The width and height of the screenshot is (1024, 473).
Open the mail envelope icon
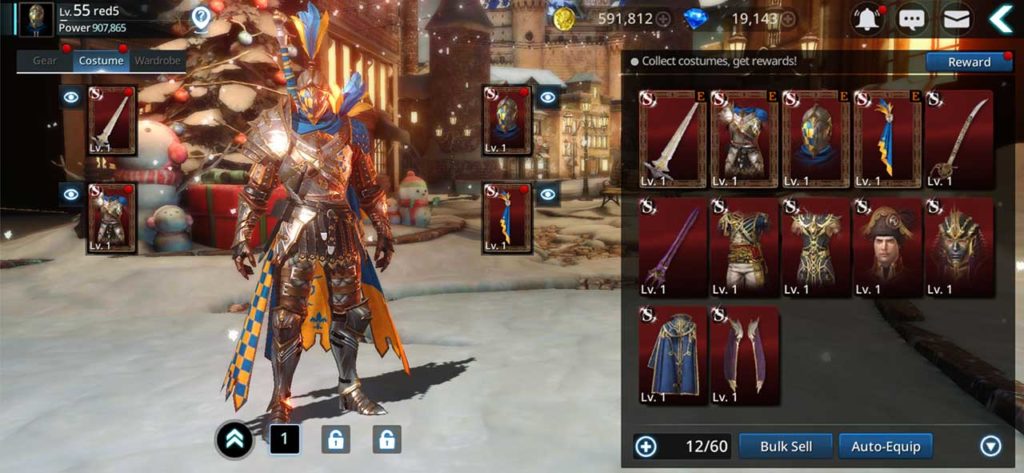point(957,18)
